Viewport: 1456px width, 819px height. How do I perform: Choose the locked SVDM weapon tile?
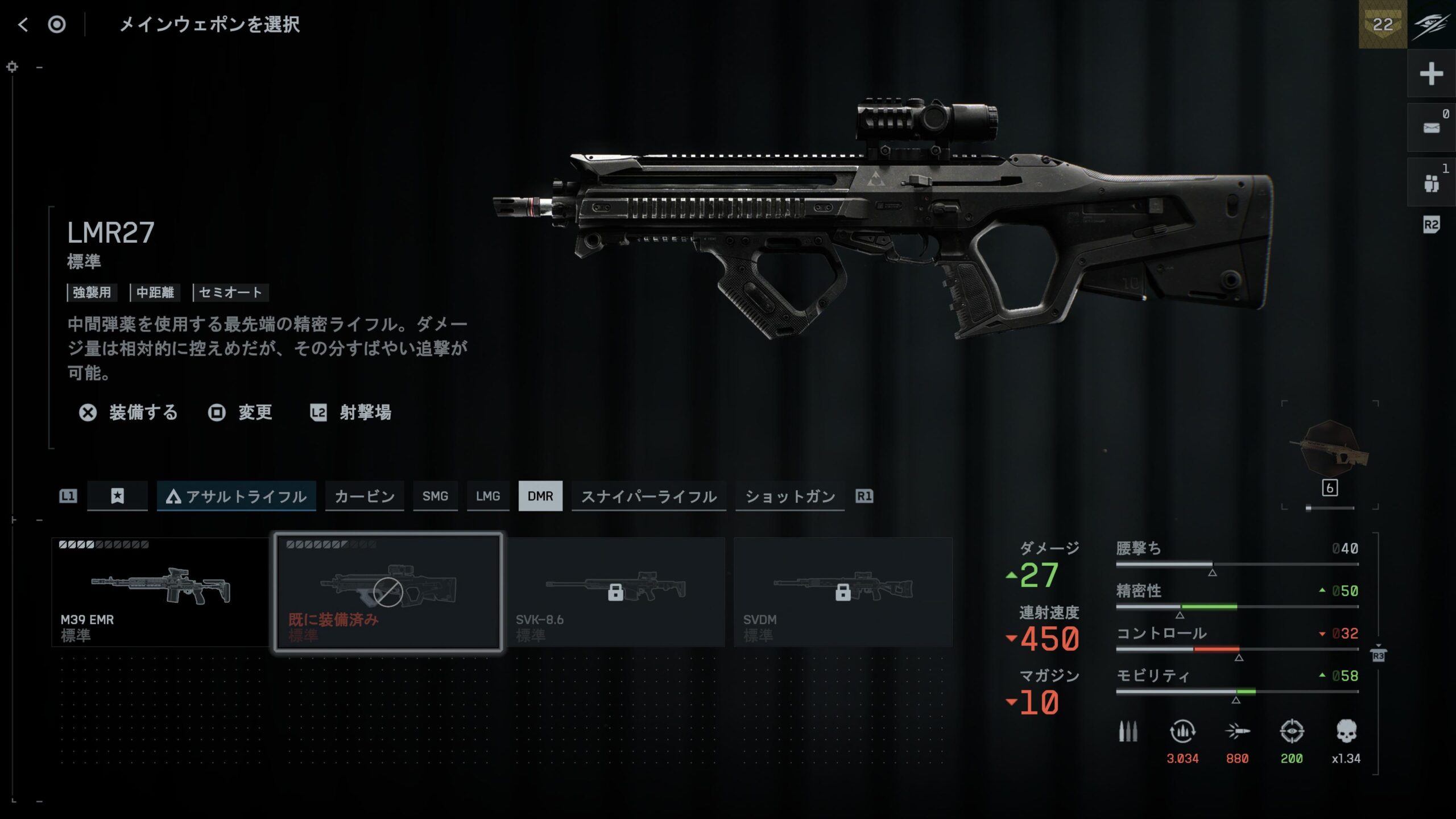click(x=843, y=592)
